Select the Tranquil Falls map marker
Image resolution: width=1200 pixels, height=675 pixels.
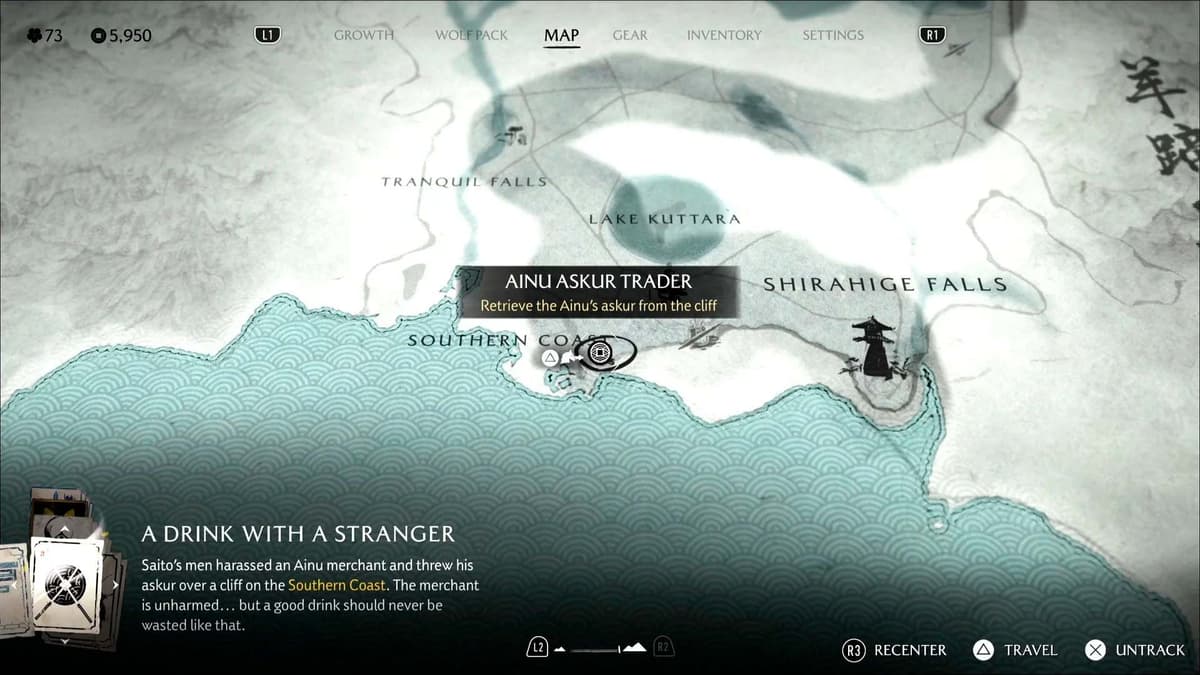514,136
